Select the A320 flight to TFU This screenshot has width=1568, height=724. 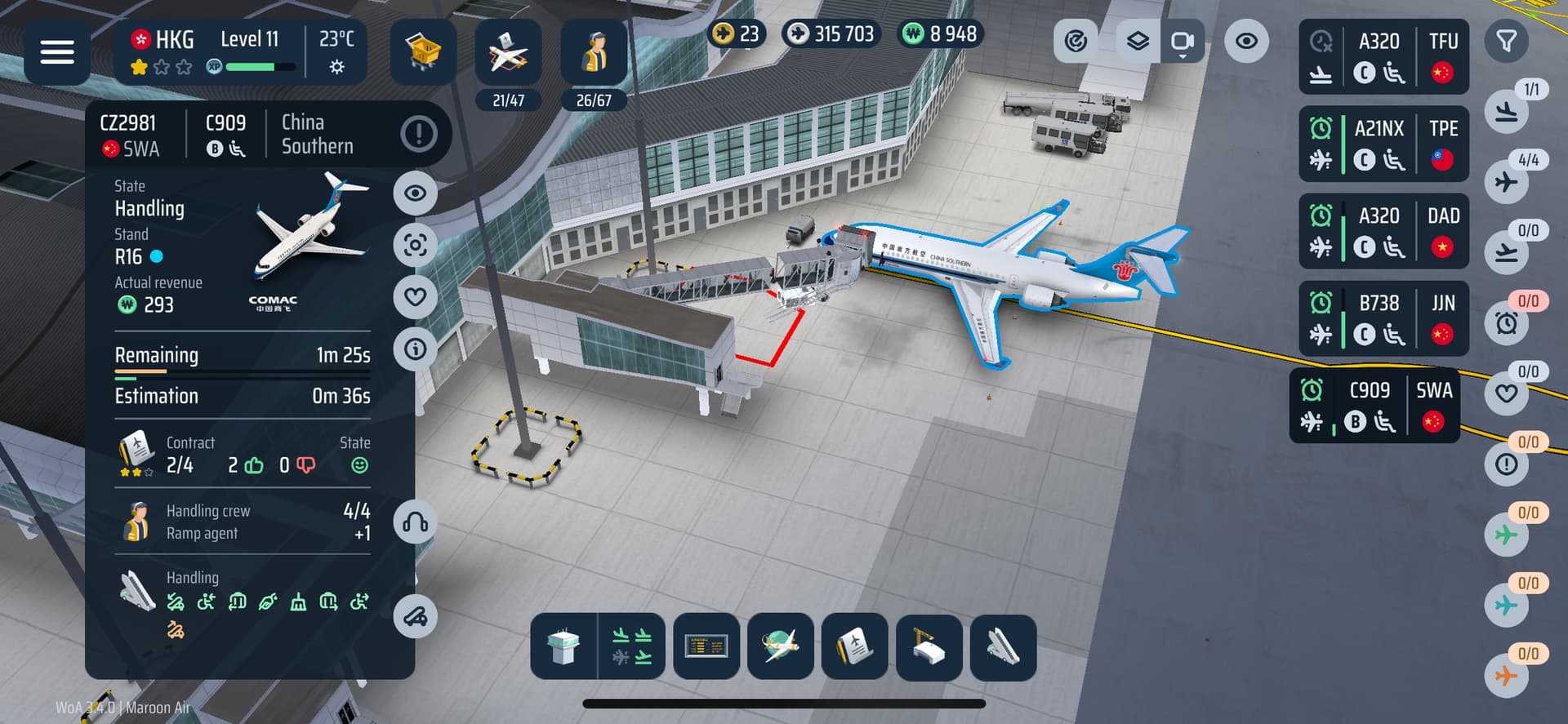(x=1383, y=56)
